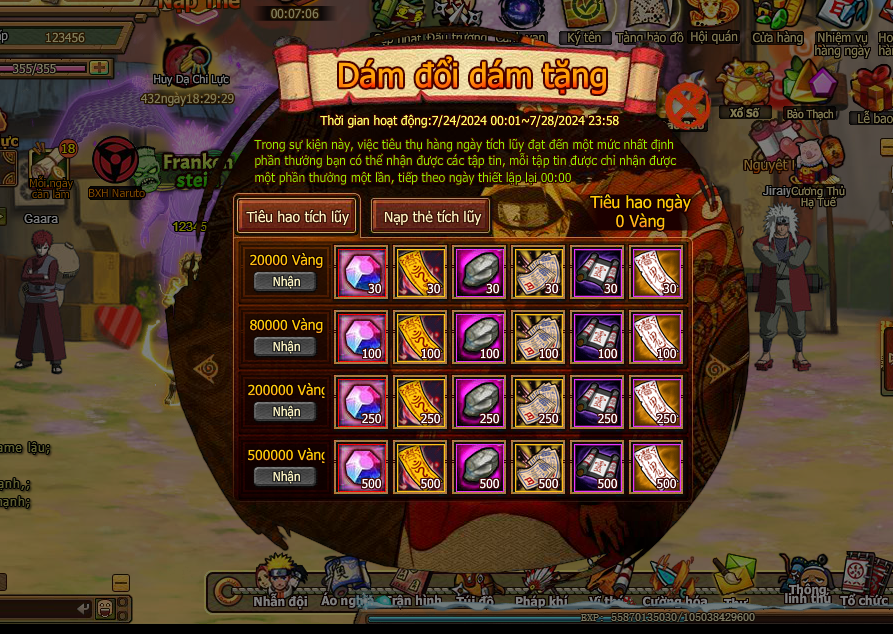893x634 pixels.
Task: Open the Hội quán guild hall
Action: (x=713, y=20)
